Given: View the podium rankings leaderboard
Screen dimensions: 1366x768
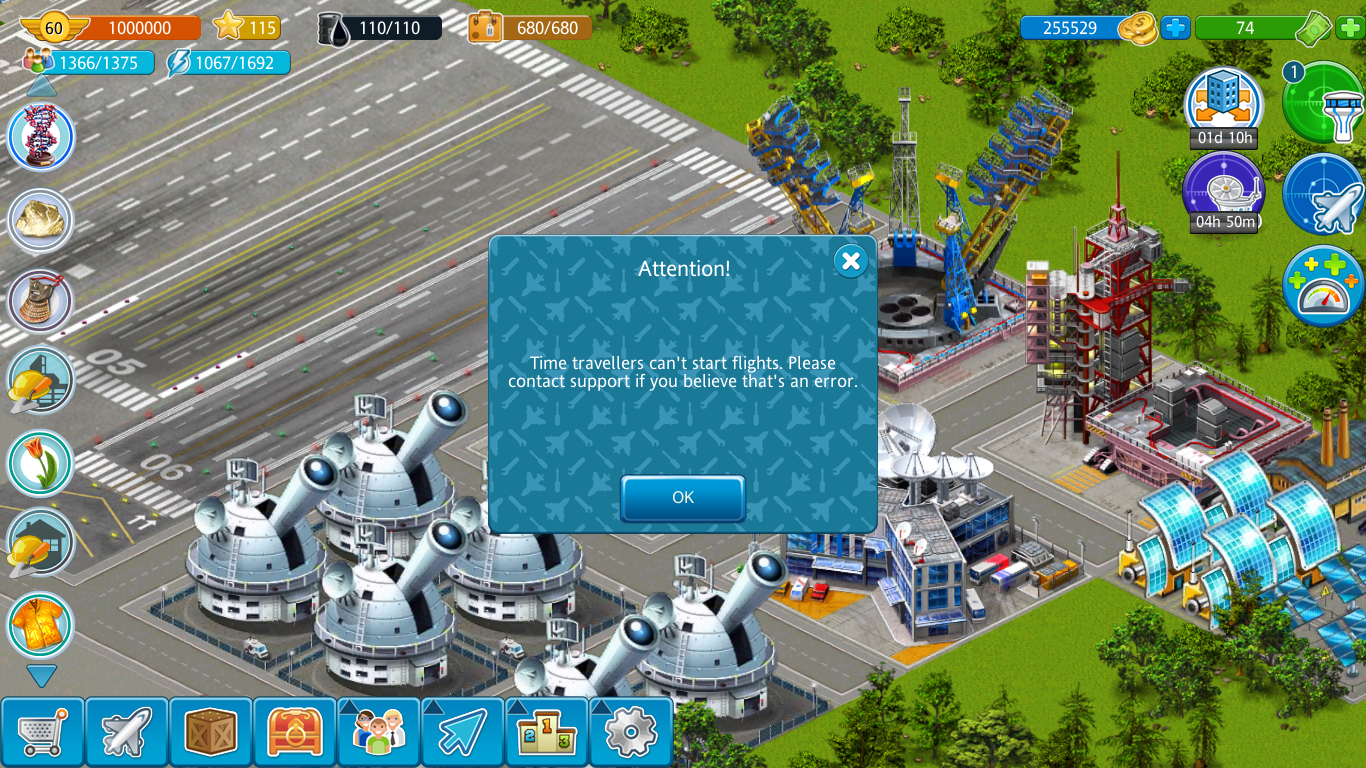Looking at the screenshot, I should coord(546,733).
